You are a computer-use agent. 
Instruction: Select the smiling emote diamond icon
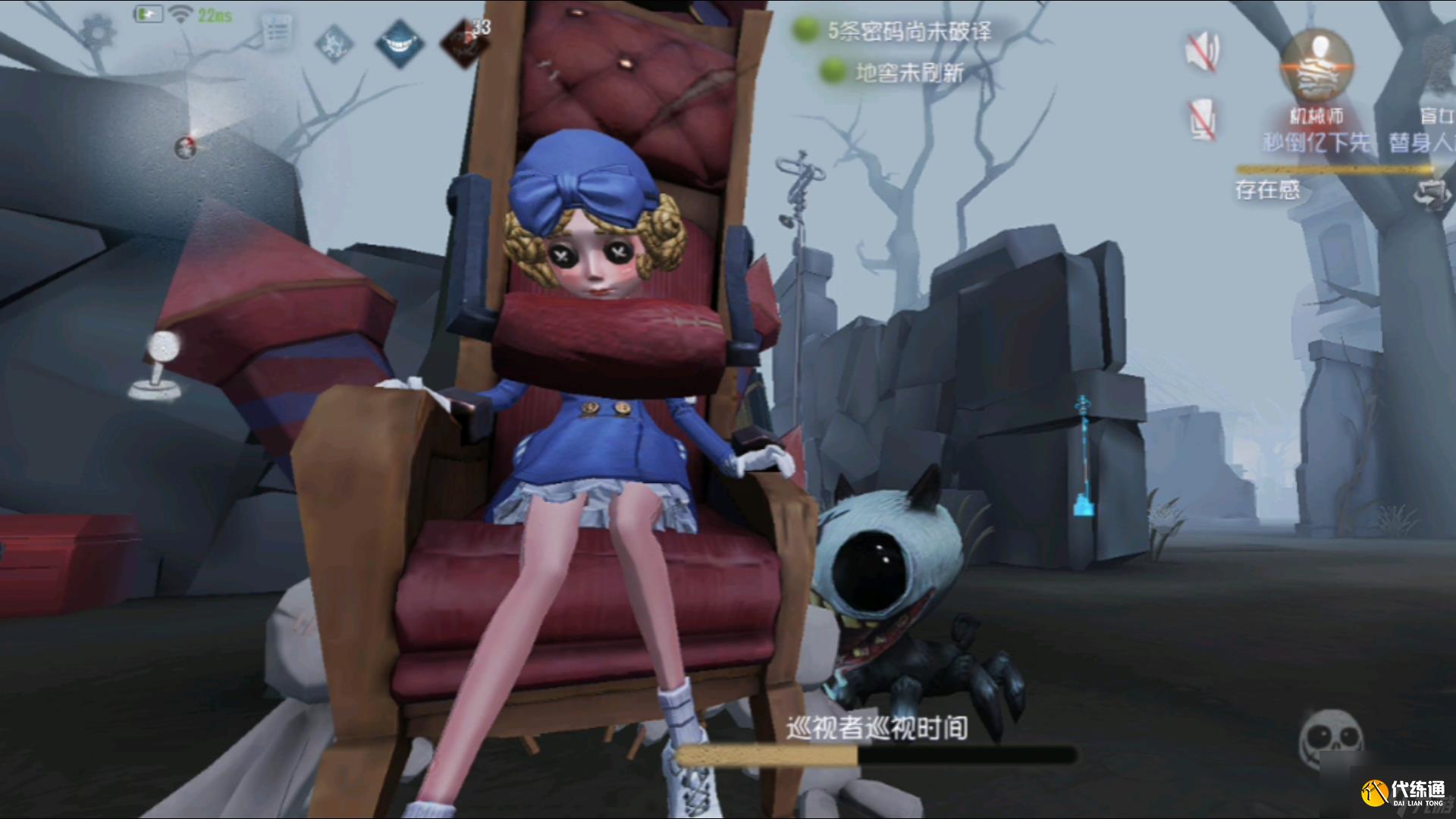tap(401, 42)
